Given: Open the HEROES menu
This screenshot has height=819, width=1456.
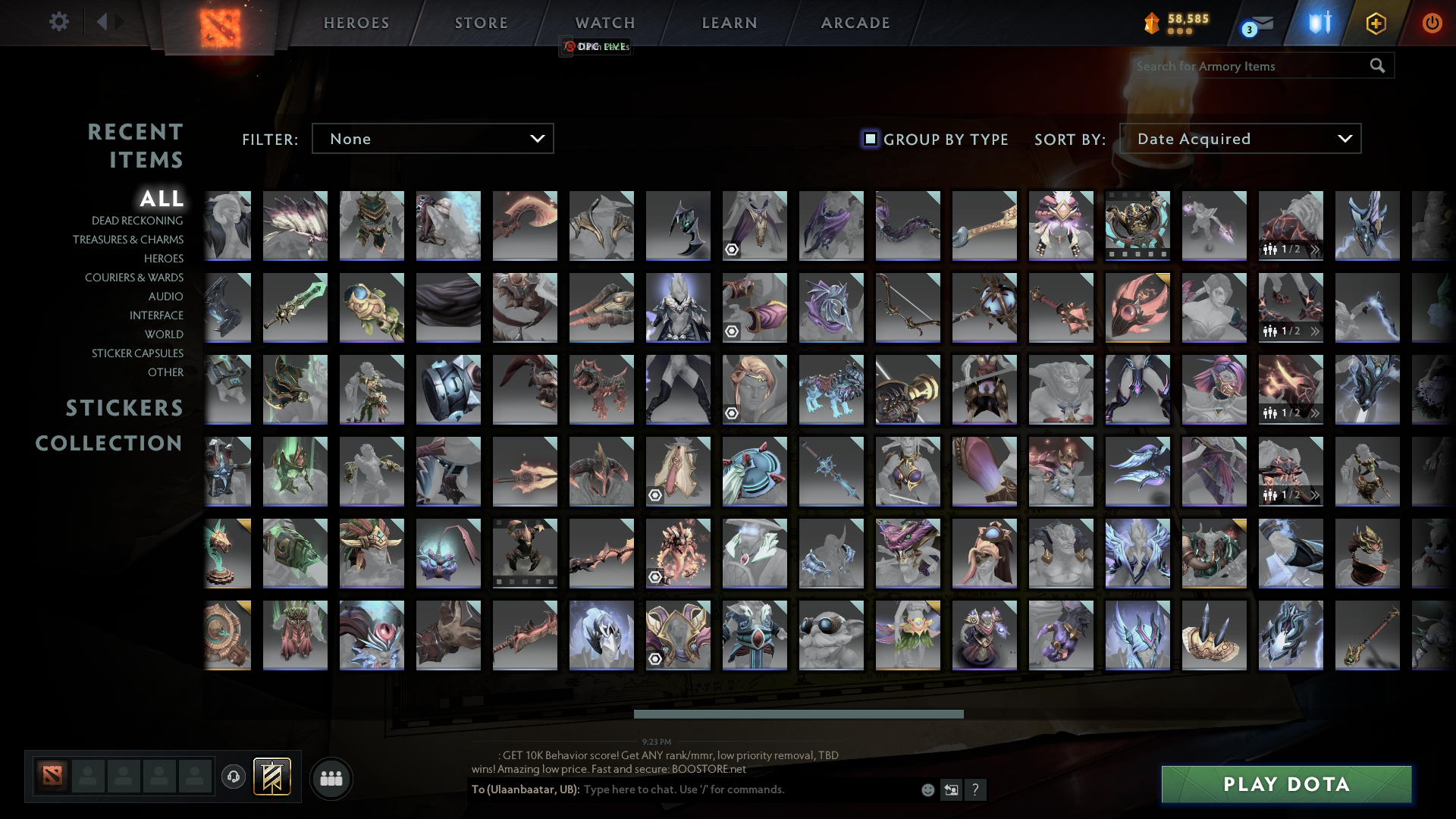Looking at the screenshot, I should pos(356,23).
